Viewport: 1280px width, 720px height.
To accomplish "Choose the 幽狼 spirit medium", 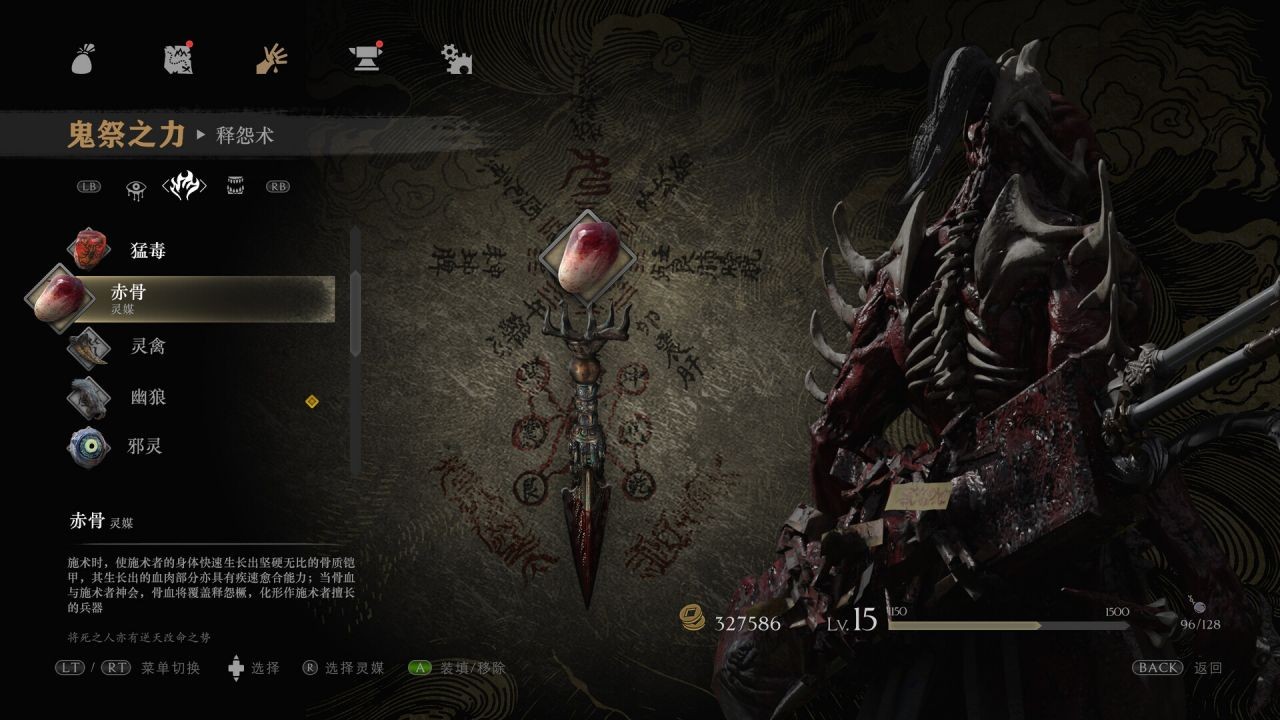I will pos(147,397).
